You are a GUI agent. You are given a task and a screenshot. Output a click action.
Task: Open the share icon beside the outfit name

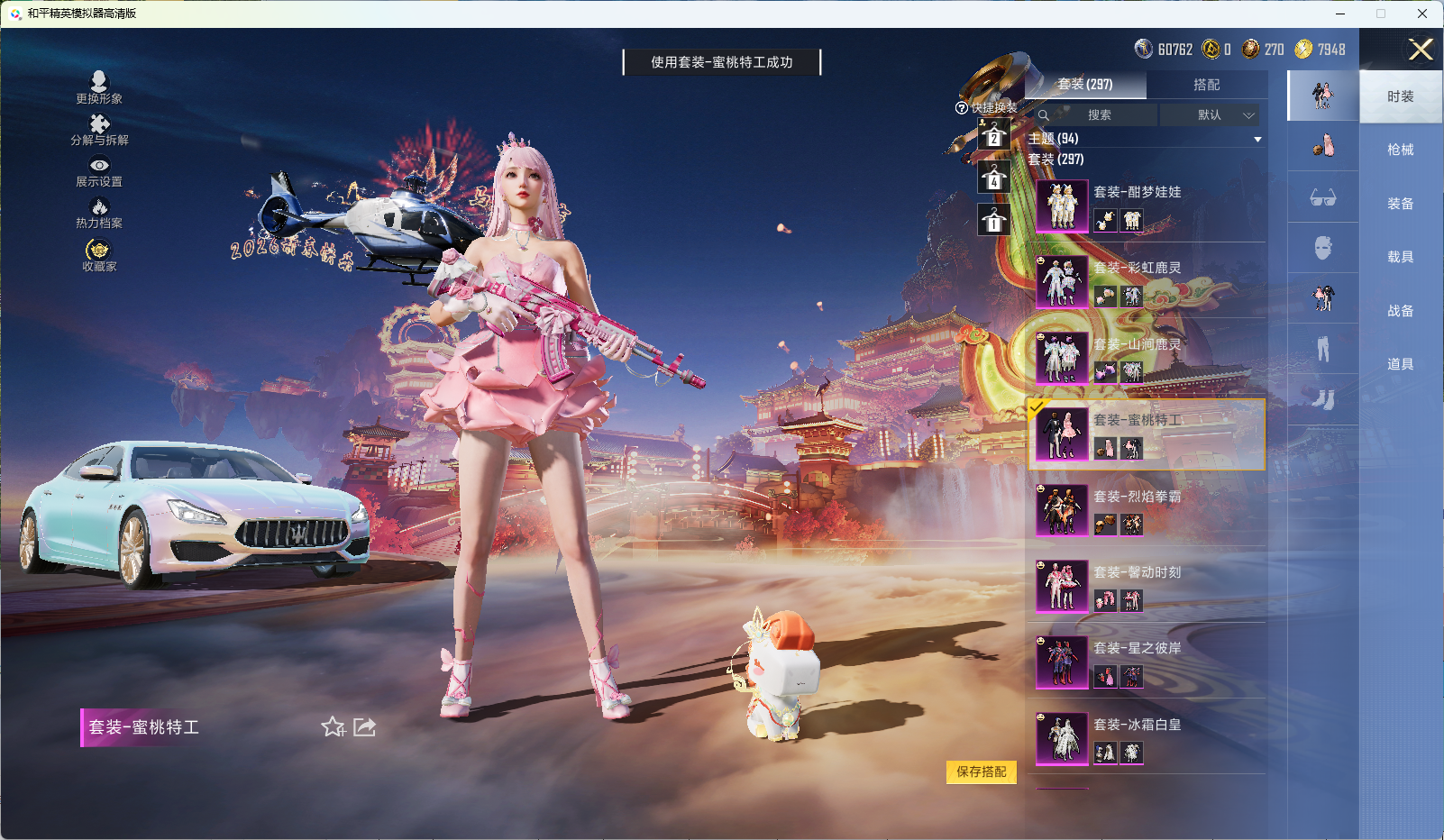(363, 727)
